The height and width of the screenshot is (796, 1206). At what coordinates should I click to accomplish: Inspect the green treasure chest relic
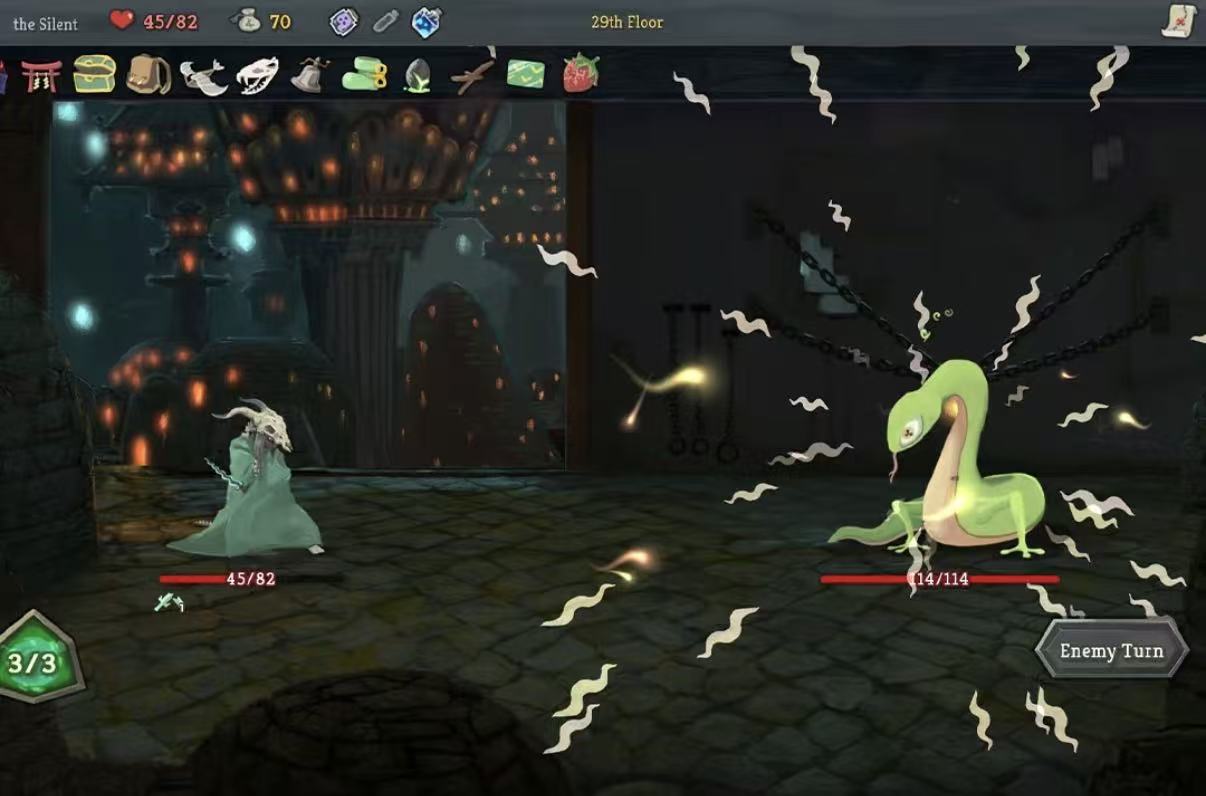click(94, 74)
